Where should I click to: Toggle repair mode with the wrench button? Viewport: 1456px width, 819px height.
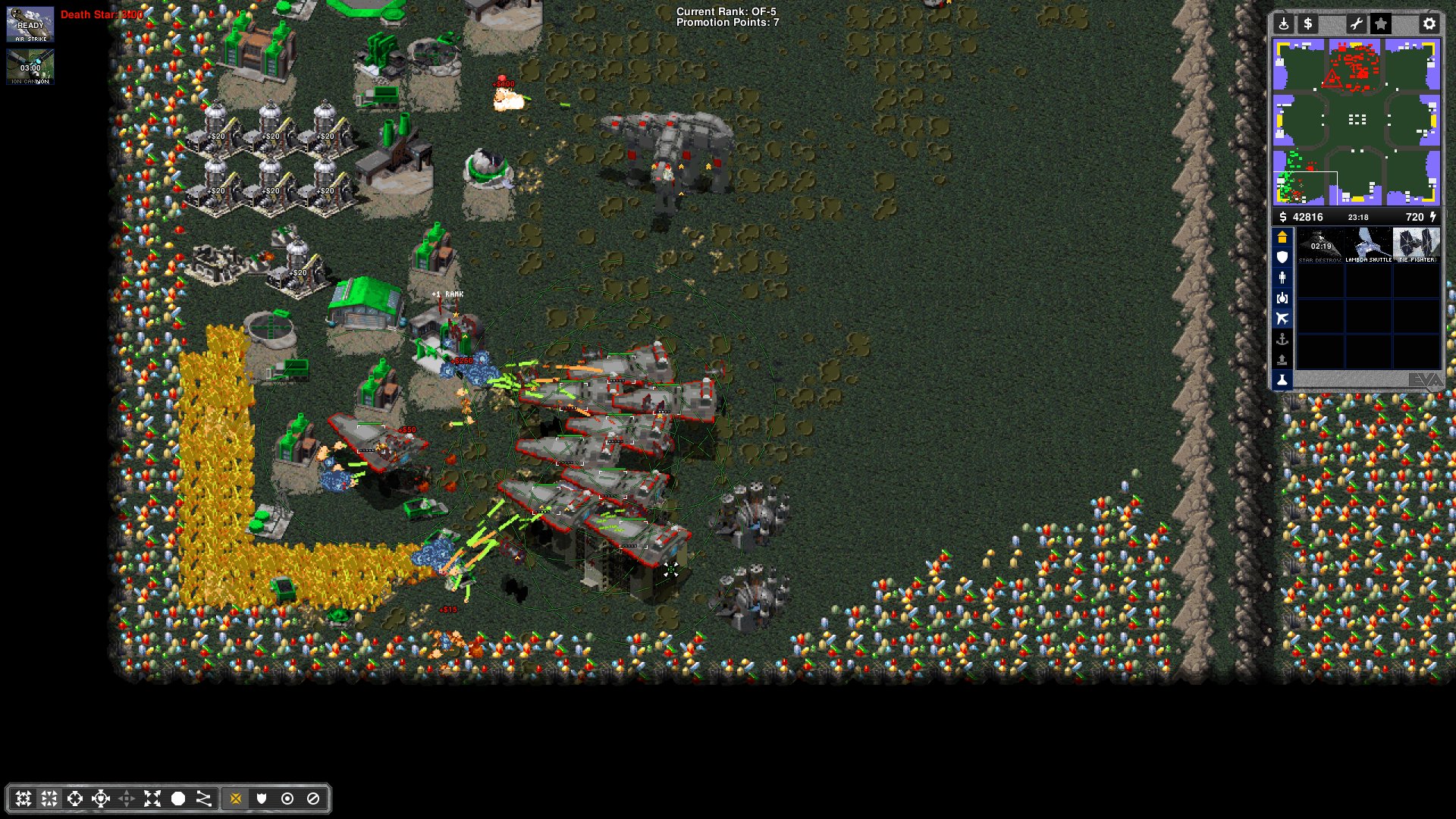[x=1356, y=24]
